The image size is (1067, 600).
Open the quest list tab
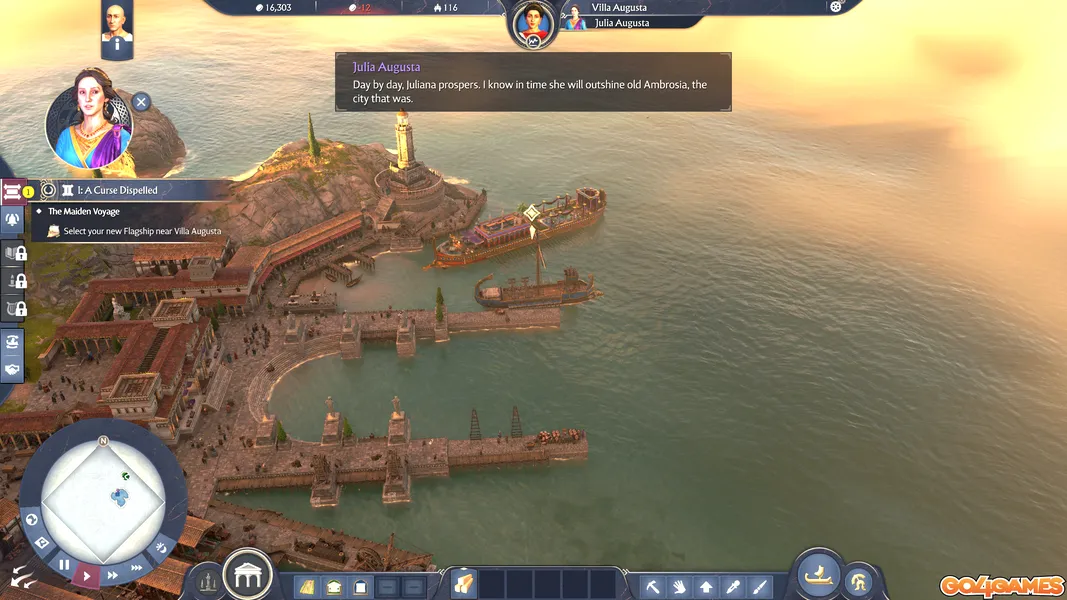pos(13,191)
